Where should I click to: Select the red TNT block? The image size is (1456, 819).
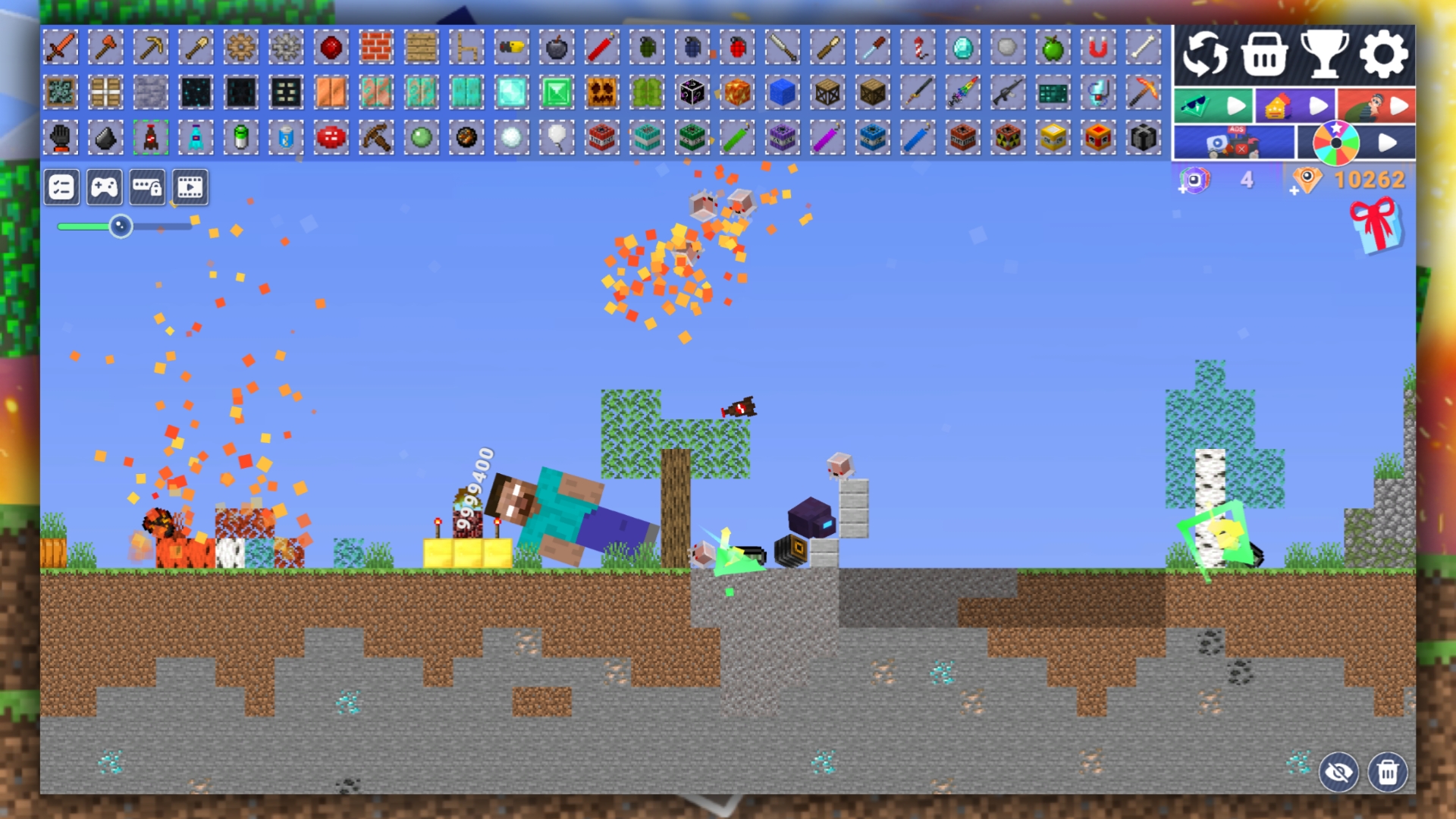[x=601, y=138]
